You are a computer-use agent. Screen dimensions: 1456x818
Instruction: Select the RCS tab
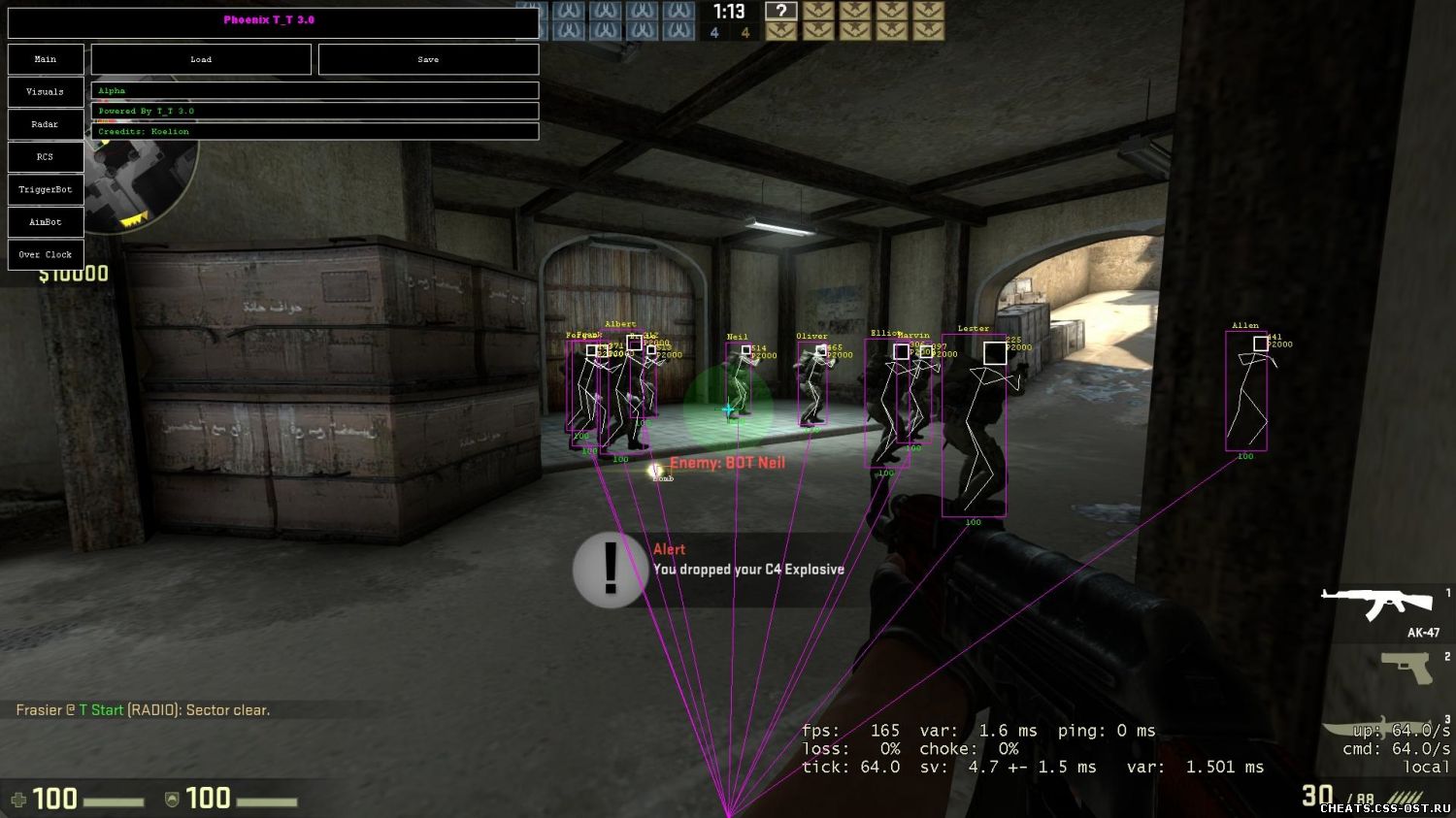(x=46, y=156)
